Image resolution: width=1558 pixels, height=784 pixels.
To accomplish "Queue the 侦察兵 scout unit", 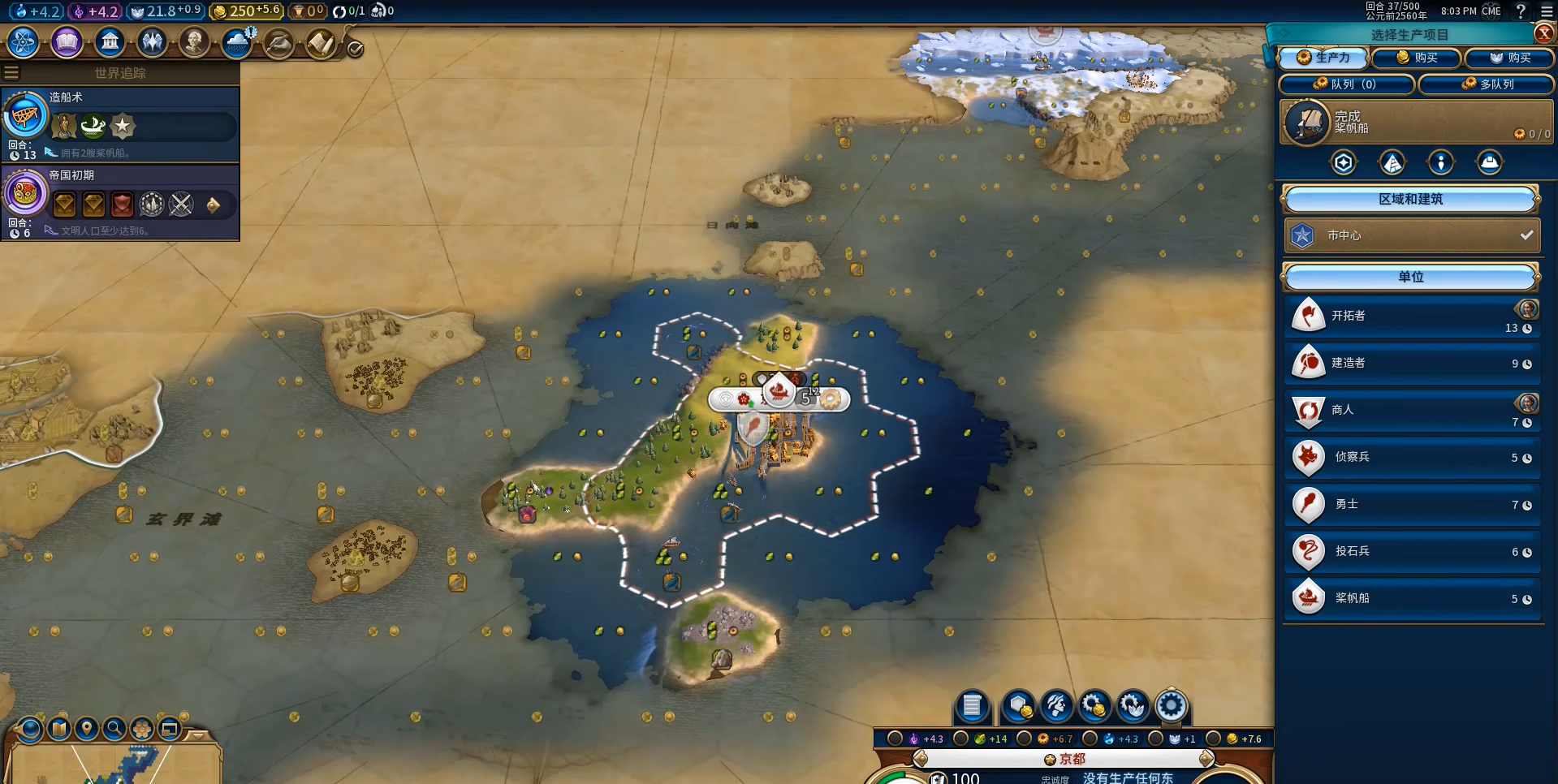I will point(1411,457).
